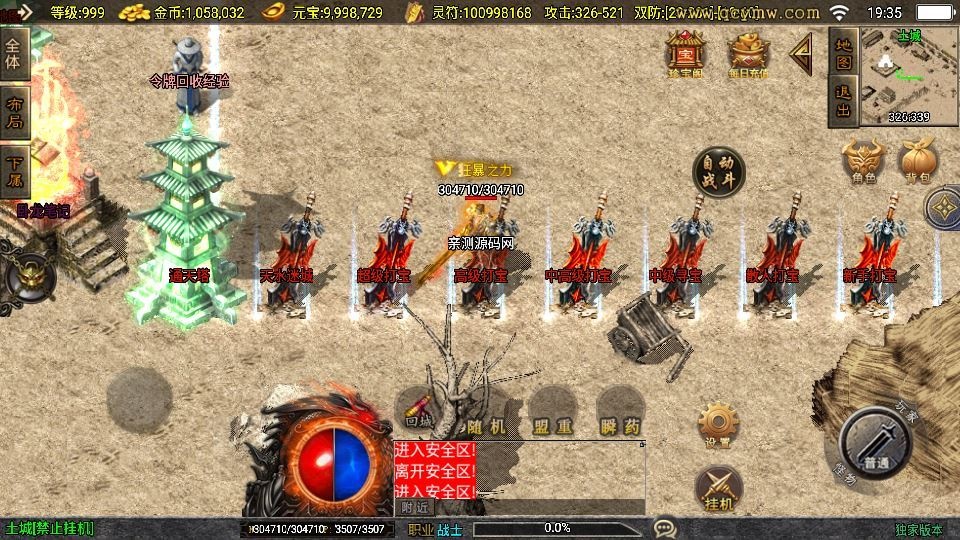The height and width of the screenshot is (540, 960).
Task: Open the 背包 backpack
Action: [919, 160]
